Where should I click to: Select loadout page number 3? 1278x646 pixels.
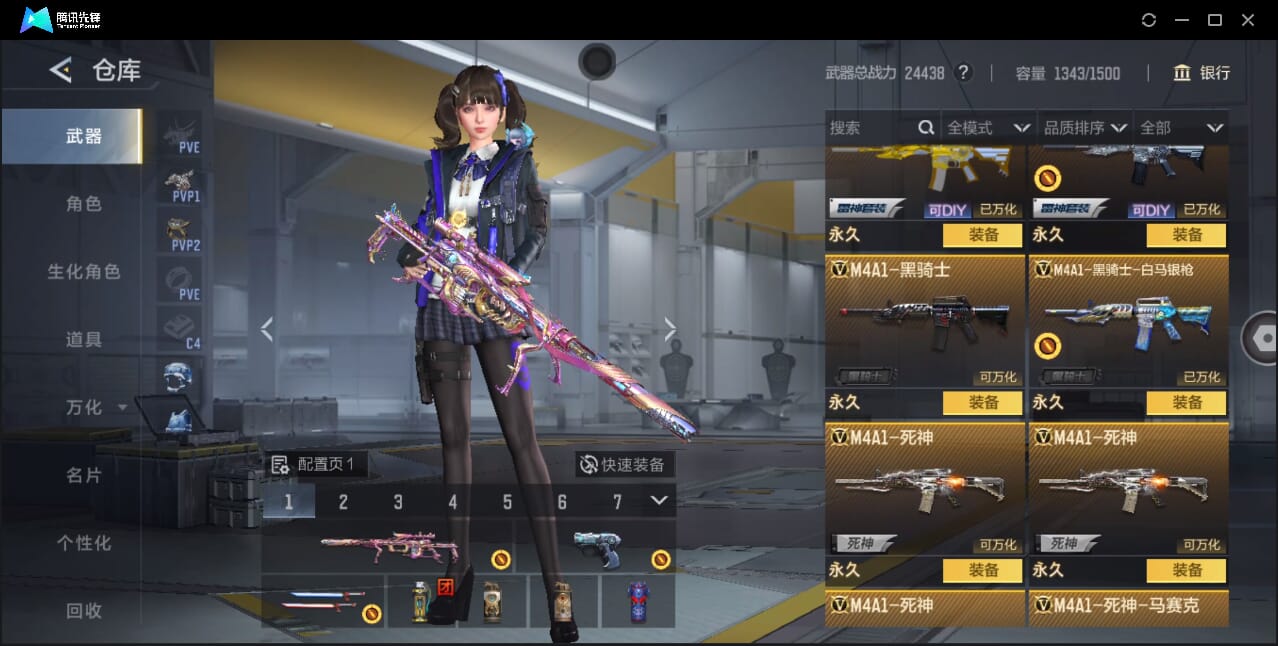(398, 502)
